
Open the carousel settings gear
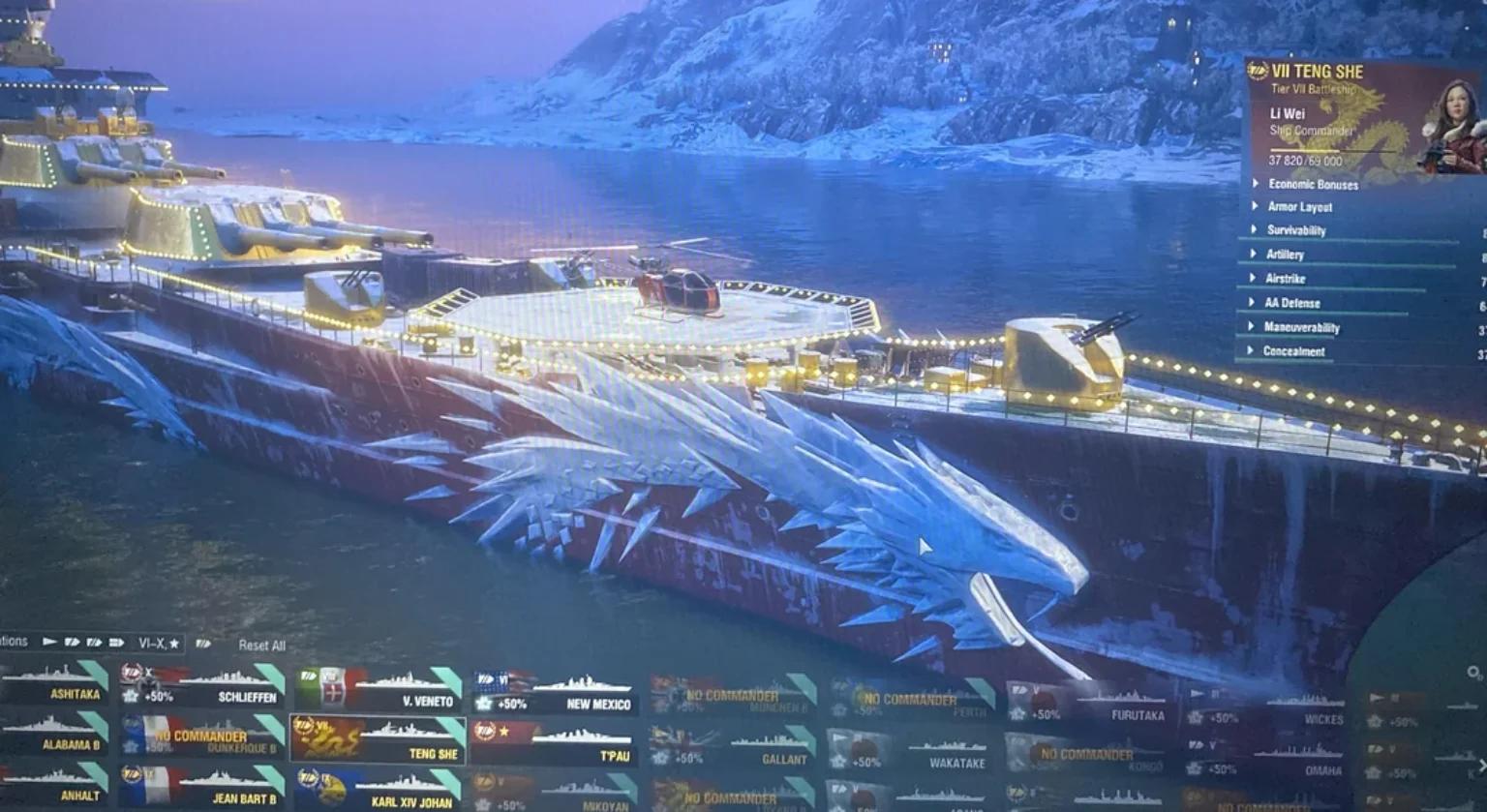click(x=1473, y=673)
